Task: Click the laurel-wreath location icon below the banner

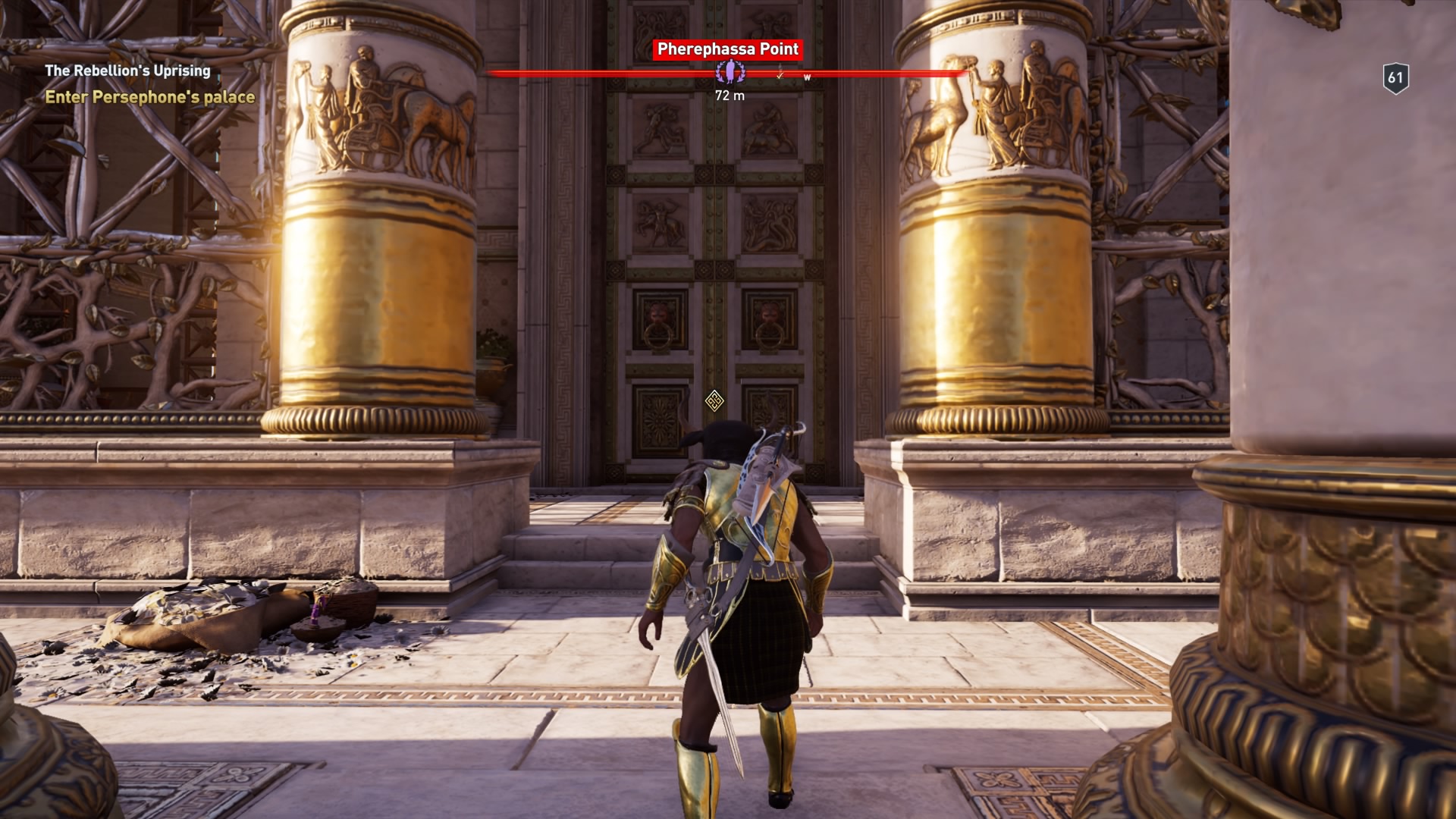Action: pos(729,72)
